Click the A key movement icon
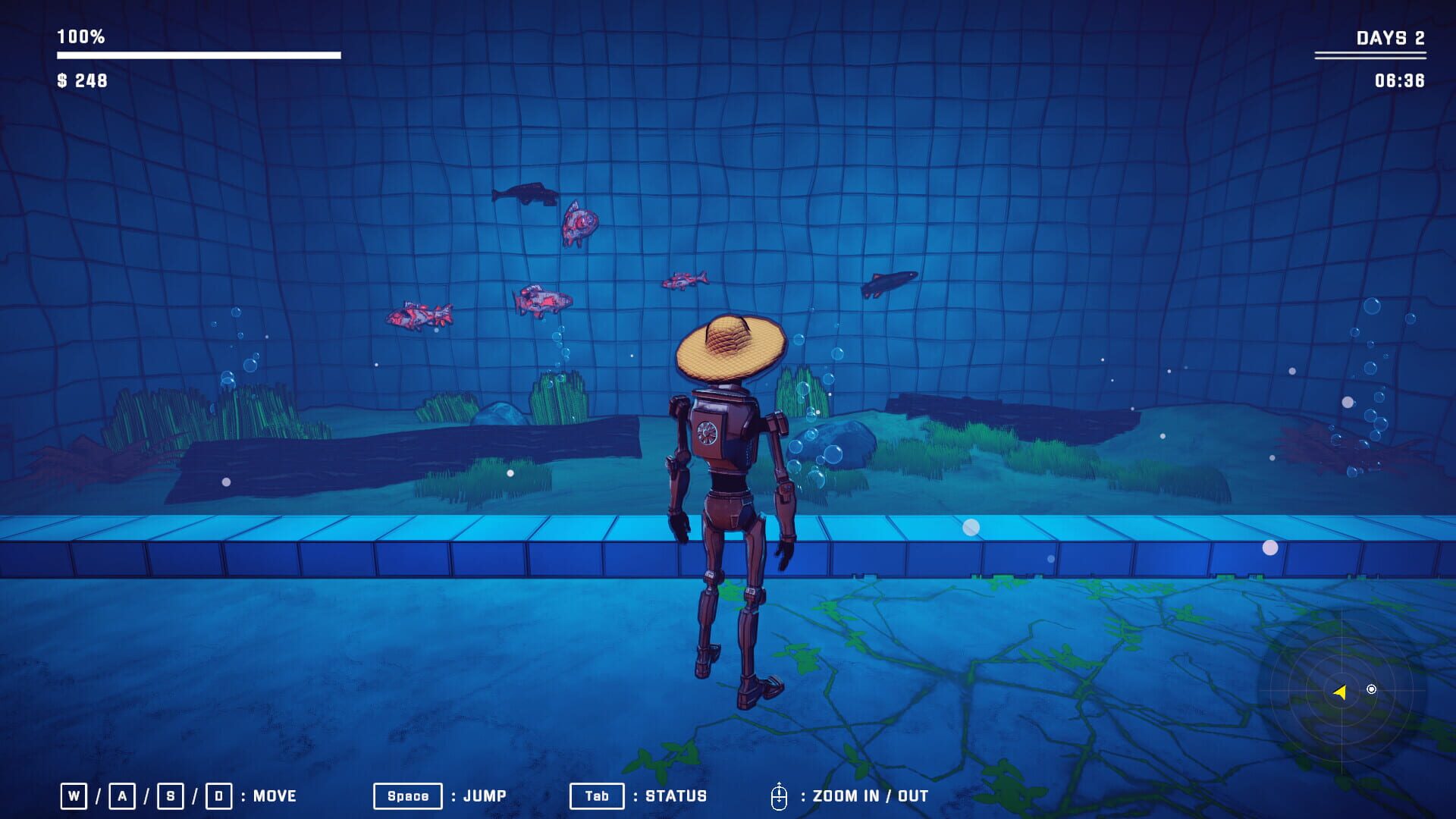This screenshot has width=1456, height=819. click(x=122, y=795)
